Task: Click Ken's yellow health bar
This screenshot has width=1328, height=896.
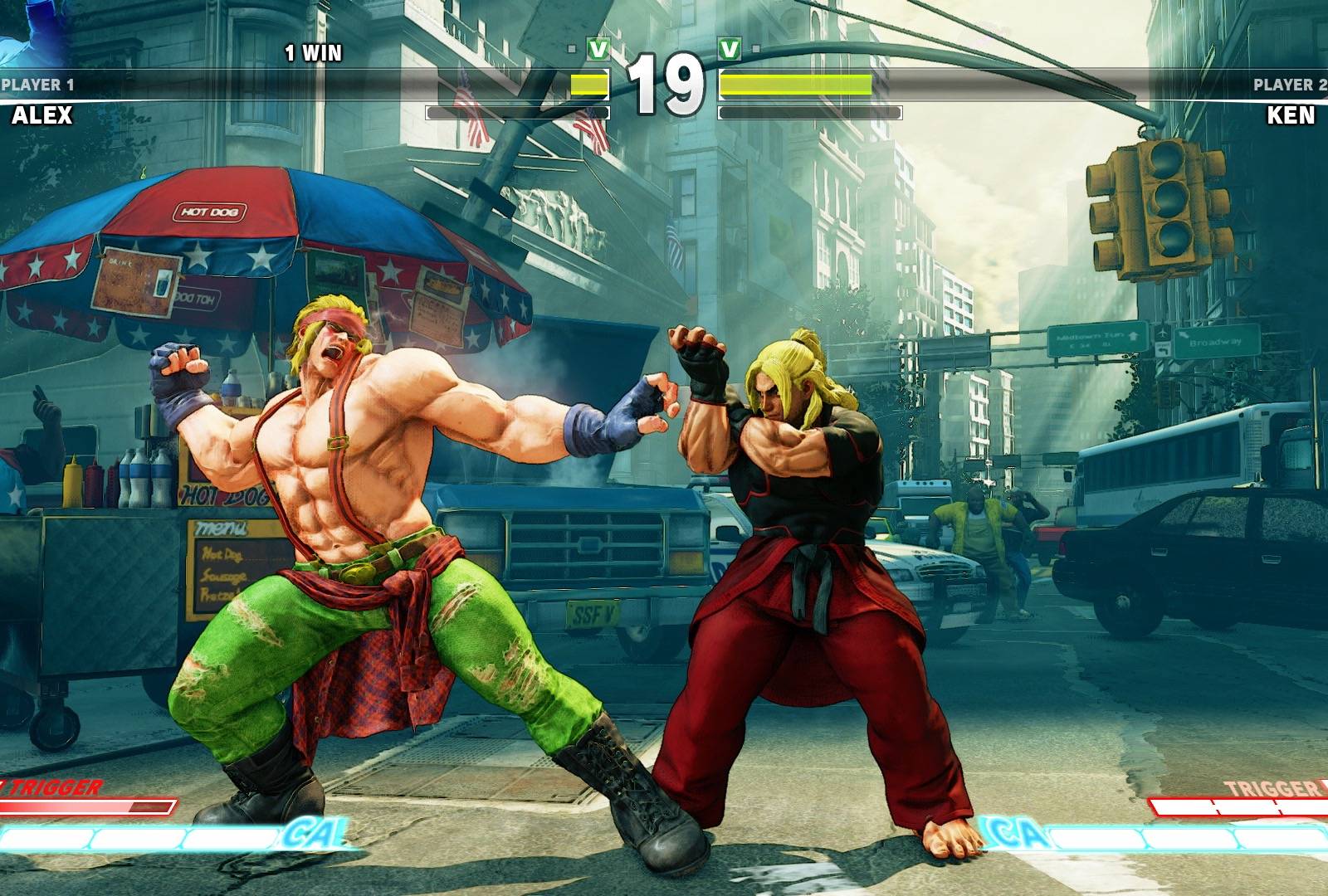Action: [797, 83]
